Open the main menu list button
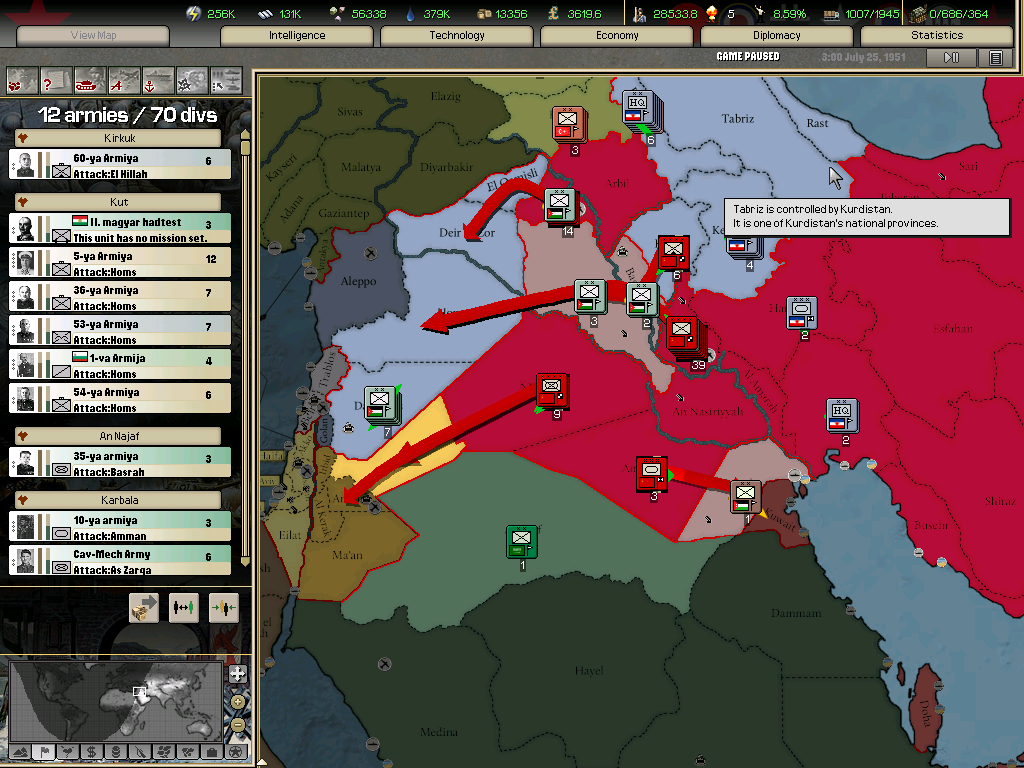This screenshot has width=1024, height=768. click(995, 58)
